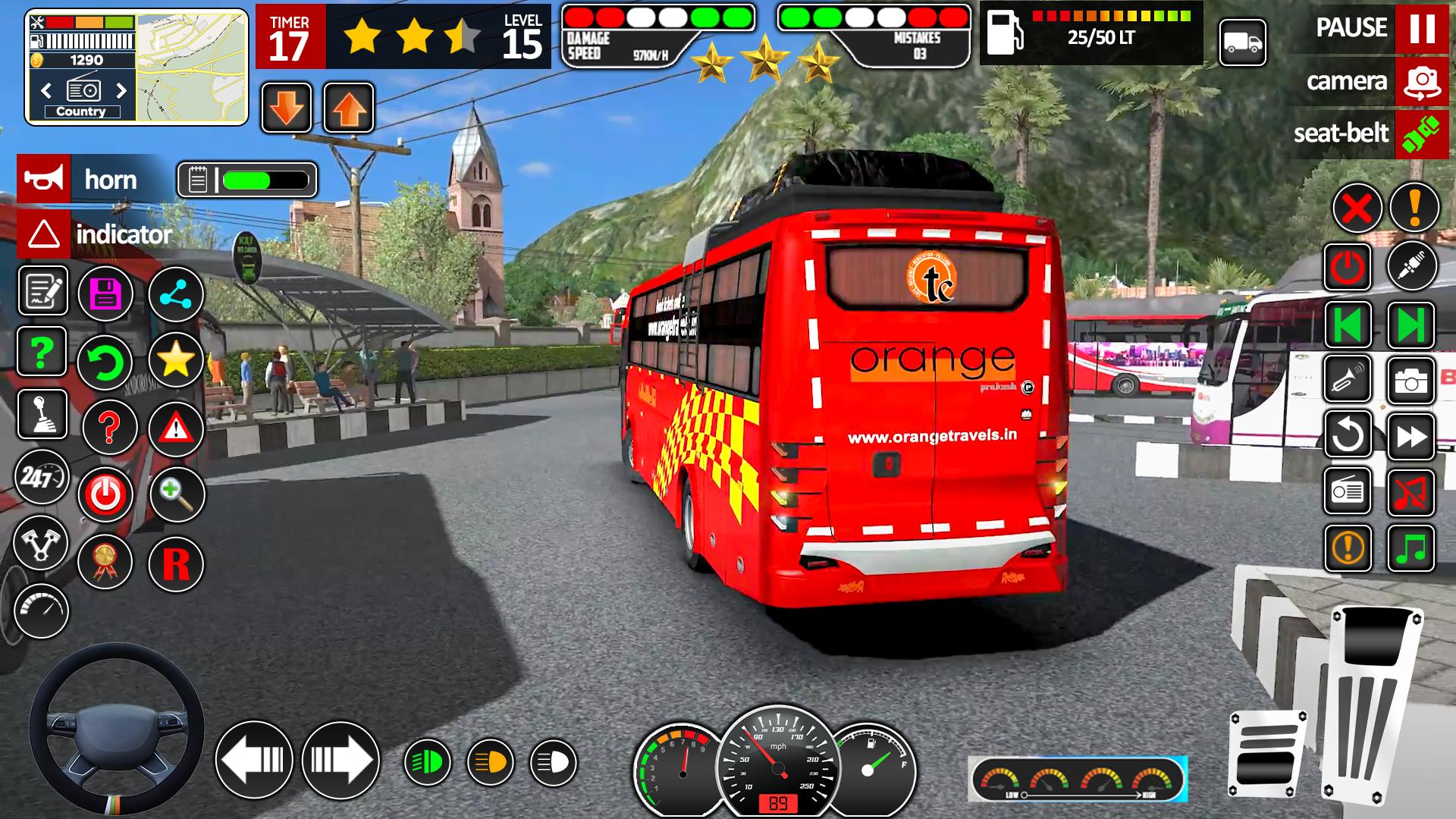Sound the horn button
The height and width of the screenshot is (819, 1456).
[x=44, y=180]
